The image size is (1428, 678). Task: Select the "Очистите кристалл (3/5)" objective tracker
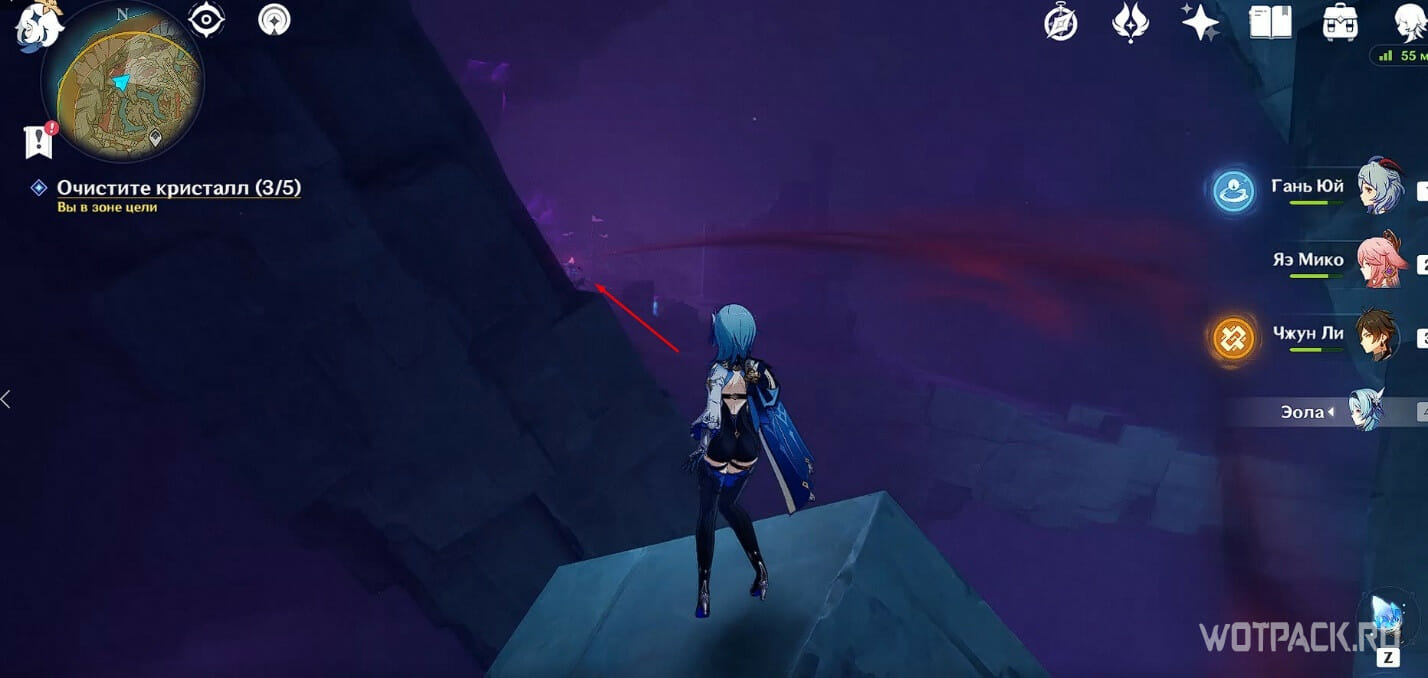tap(178, 188)
